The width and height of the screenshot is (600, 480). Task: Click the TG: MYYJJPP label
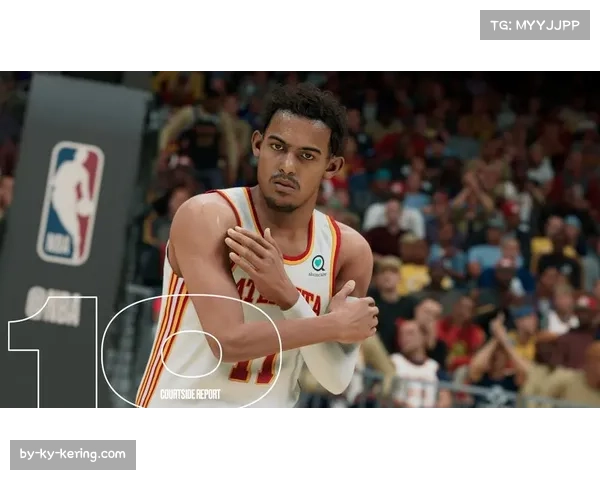(x=535, y=25)
